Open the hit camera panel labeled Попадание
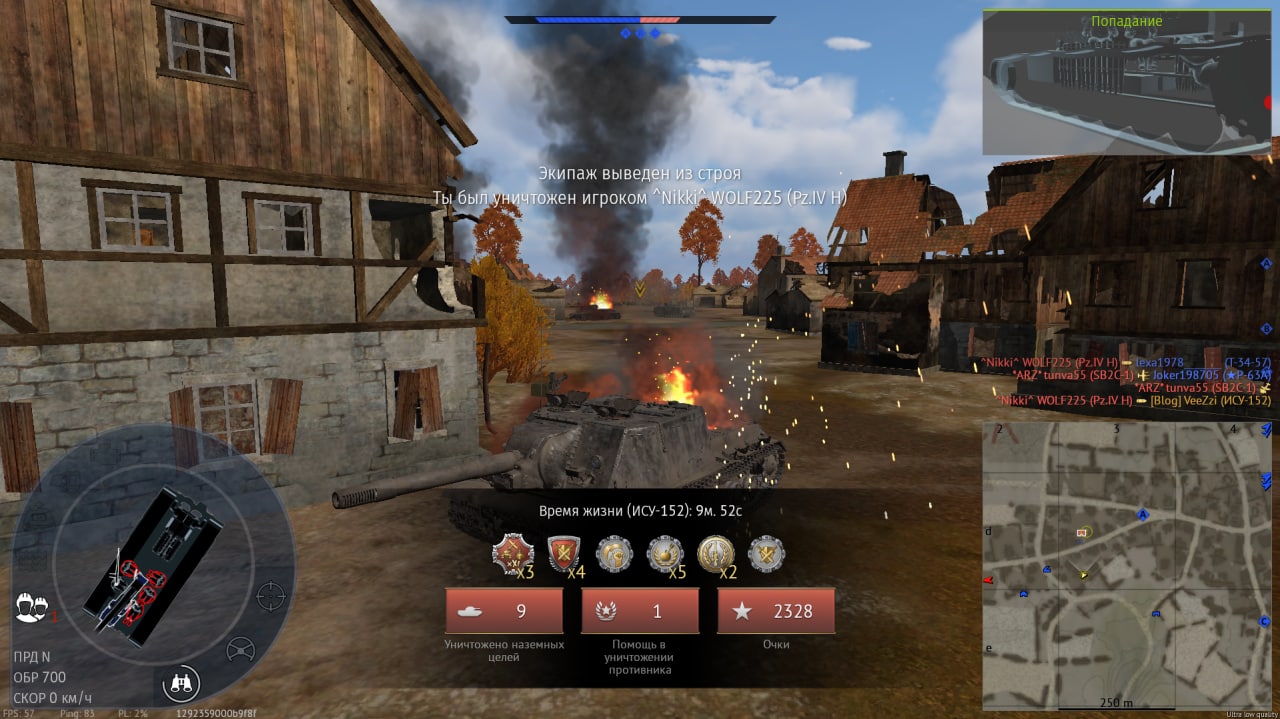The height and width of the screenshot is (719, 1280). [1126, 82]
